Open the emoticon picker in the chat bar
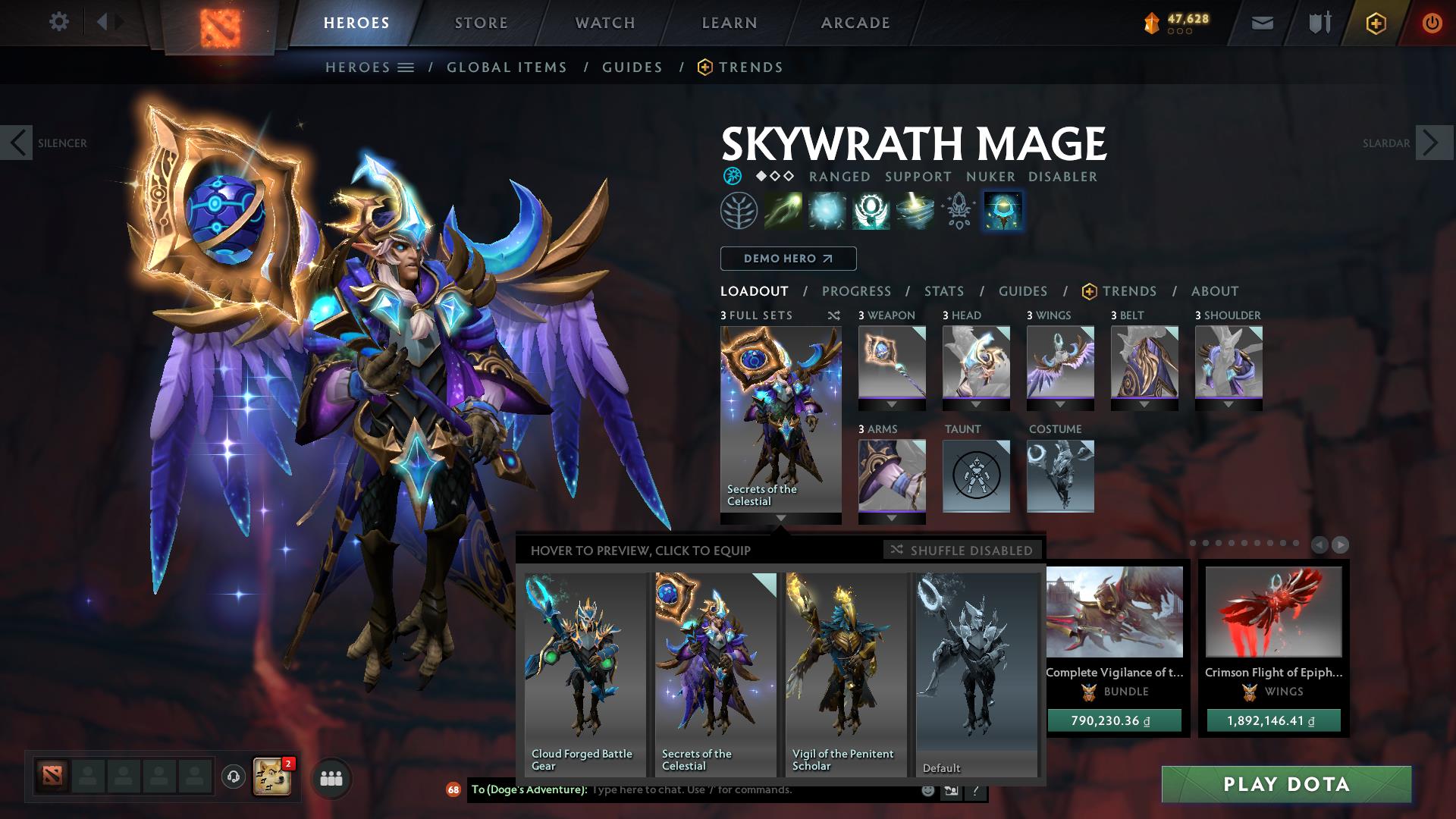The width and height of the screenshot is (1456, 819). pos(927,791)
